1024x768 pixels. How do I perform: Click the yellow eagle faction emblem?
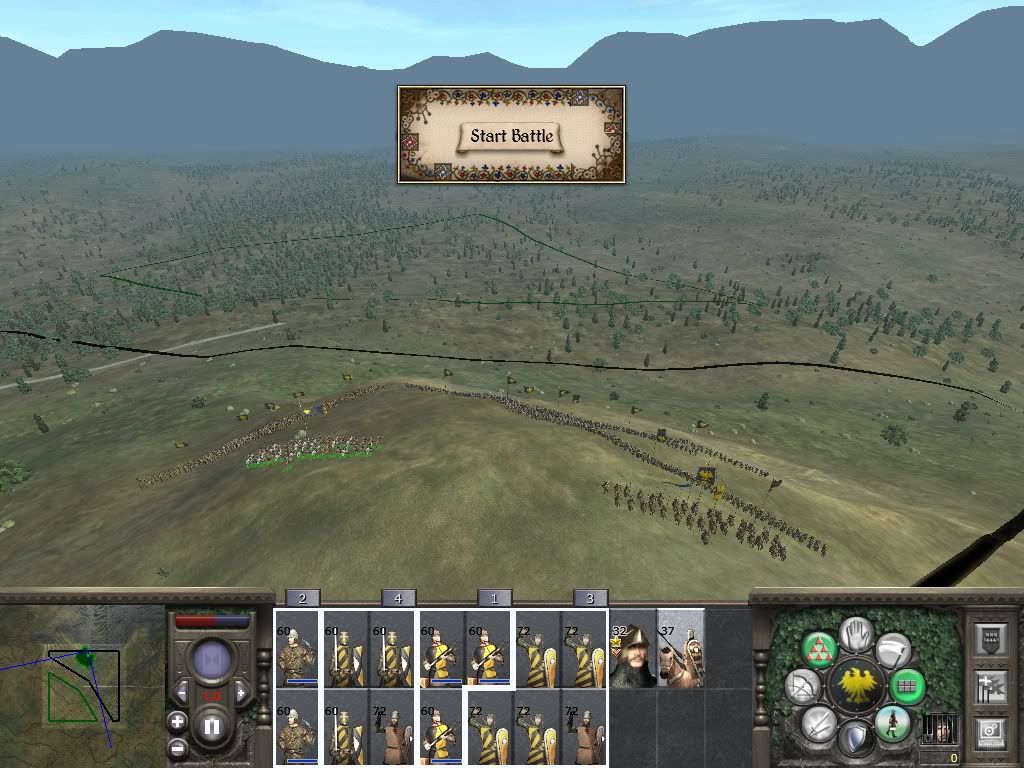coord(855,686)
